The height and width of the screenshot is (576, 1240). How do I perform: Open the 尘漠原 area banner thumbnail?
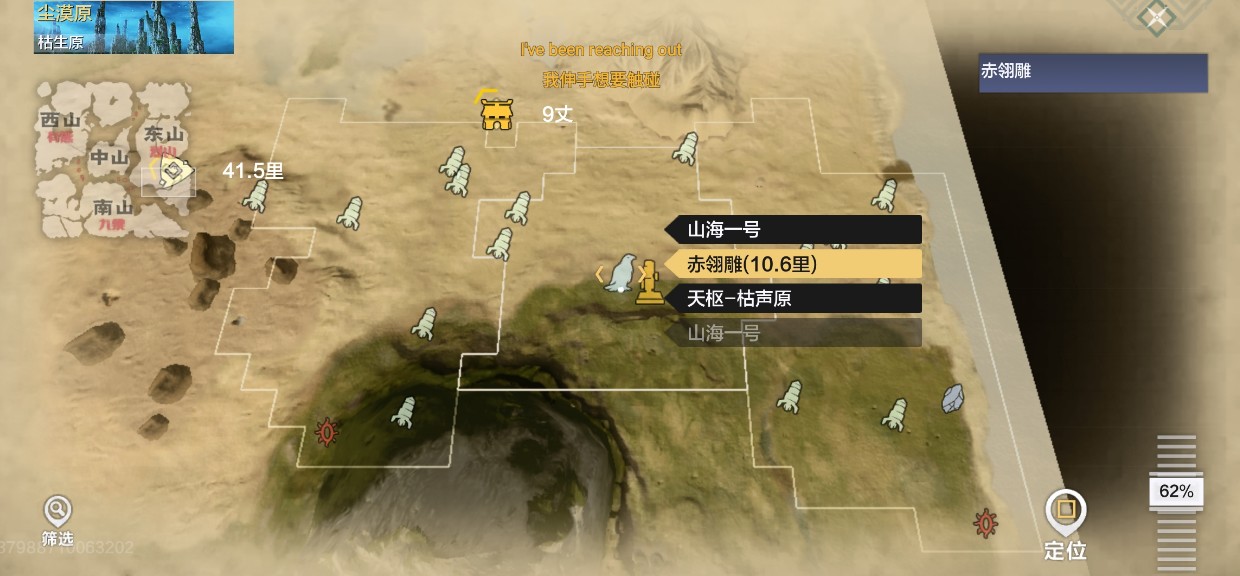coord(134,27)
